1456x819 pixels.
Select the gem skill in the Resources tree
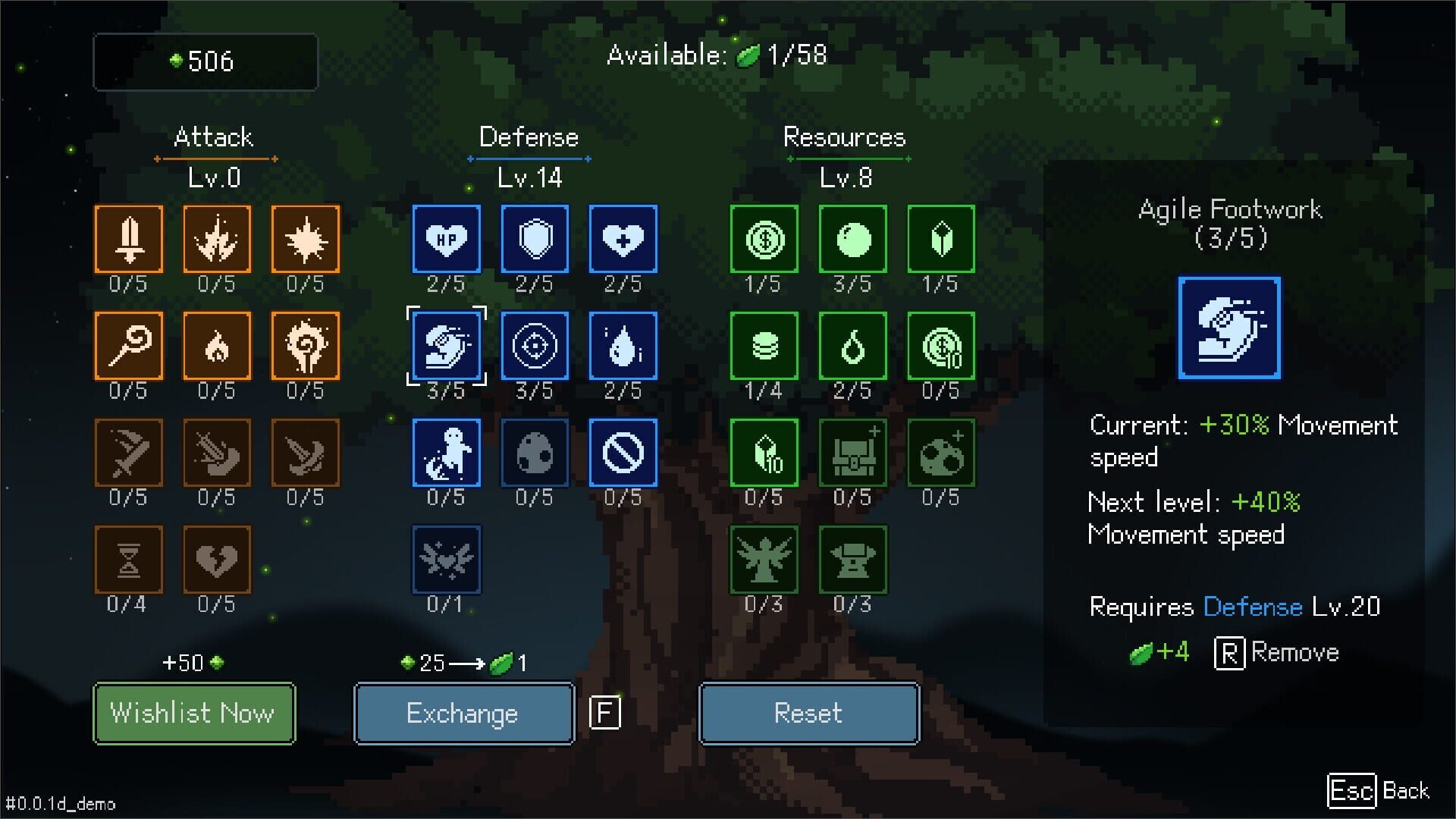(940, 239)
